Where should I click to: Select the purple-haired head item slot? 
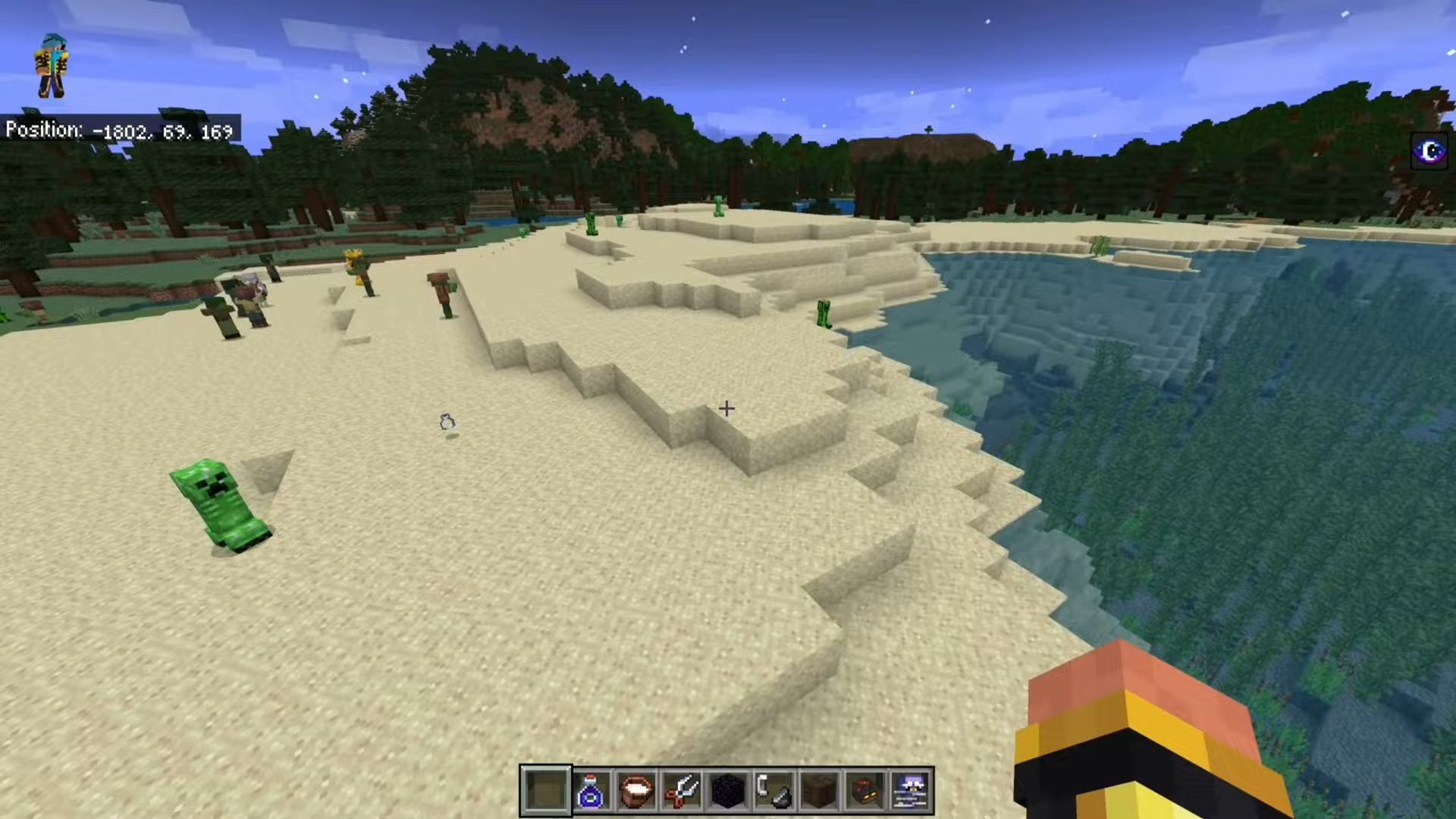click(x=911, y=791)
